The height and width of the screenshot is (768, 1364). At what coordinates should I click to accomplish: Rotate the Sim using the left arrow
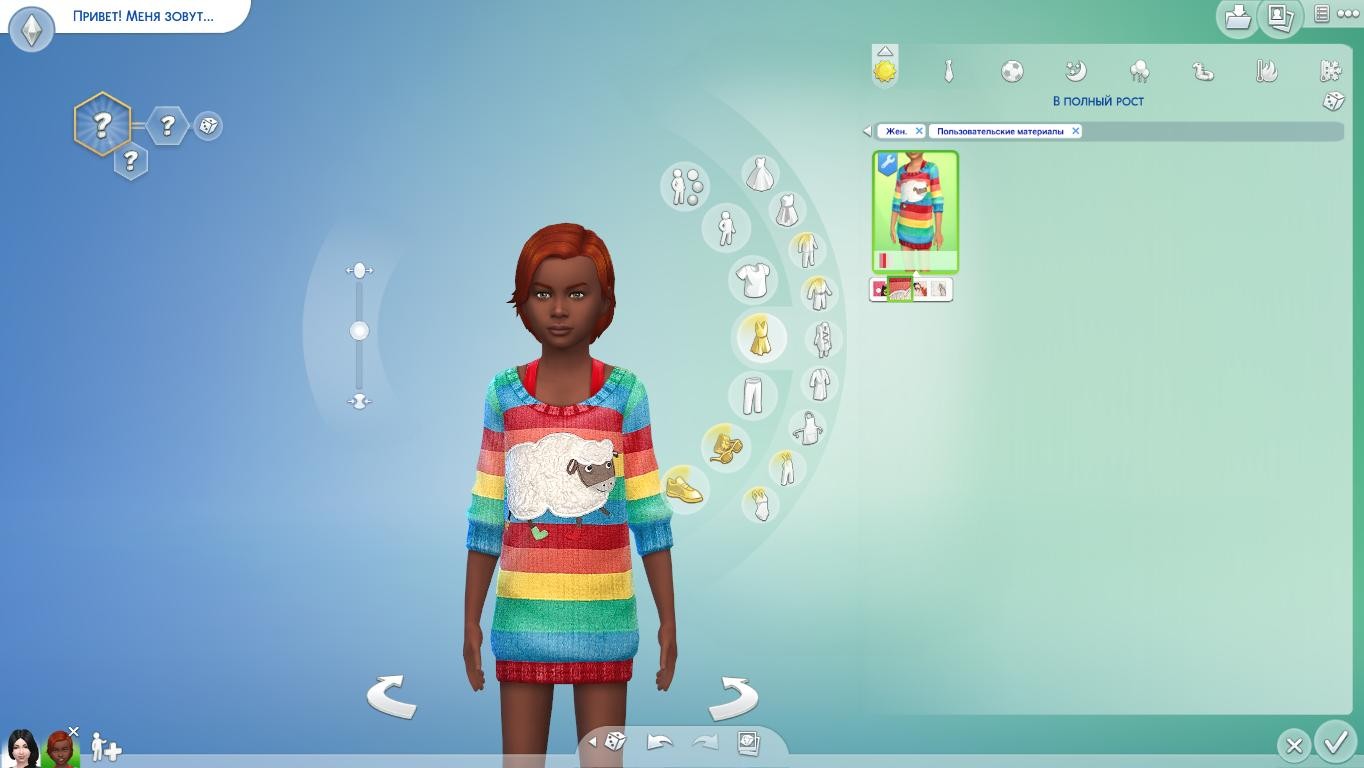(391, 696)
